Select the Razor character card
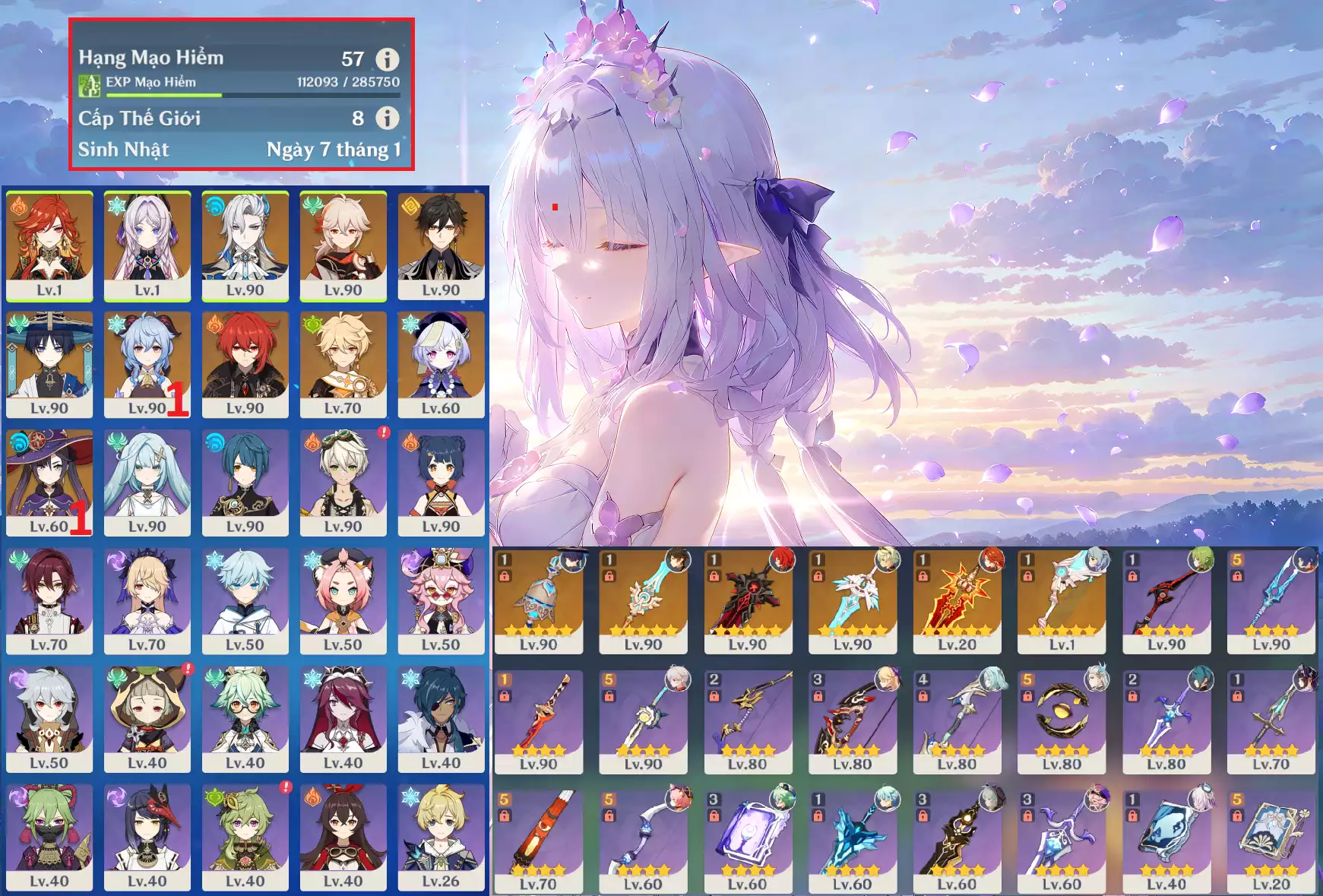Image resolution: width=1323 pixels, height=896 pixels. pyautogui.click(x=49, y=719)
